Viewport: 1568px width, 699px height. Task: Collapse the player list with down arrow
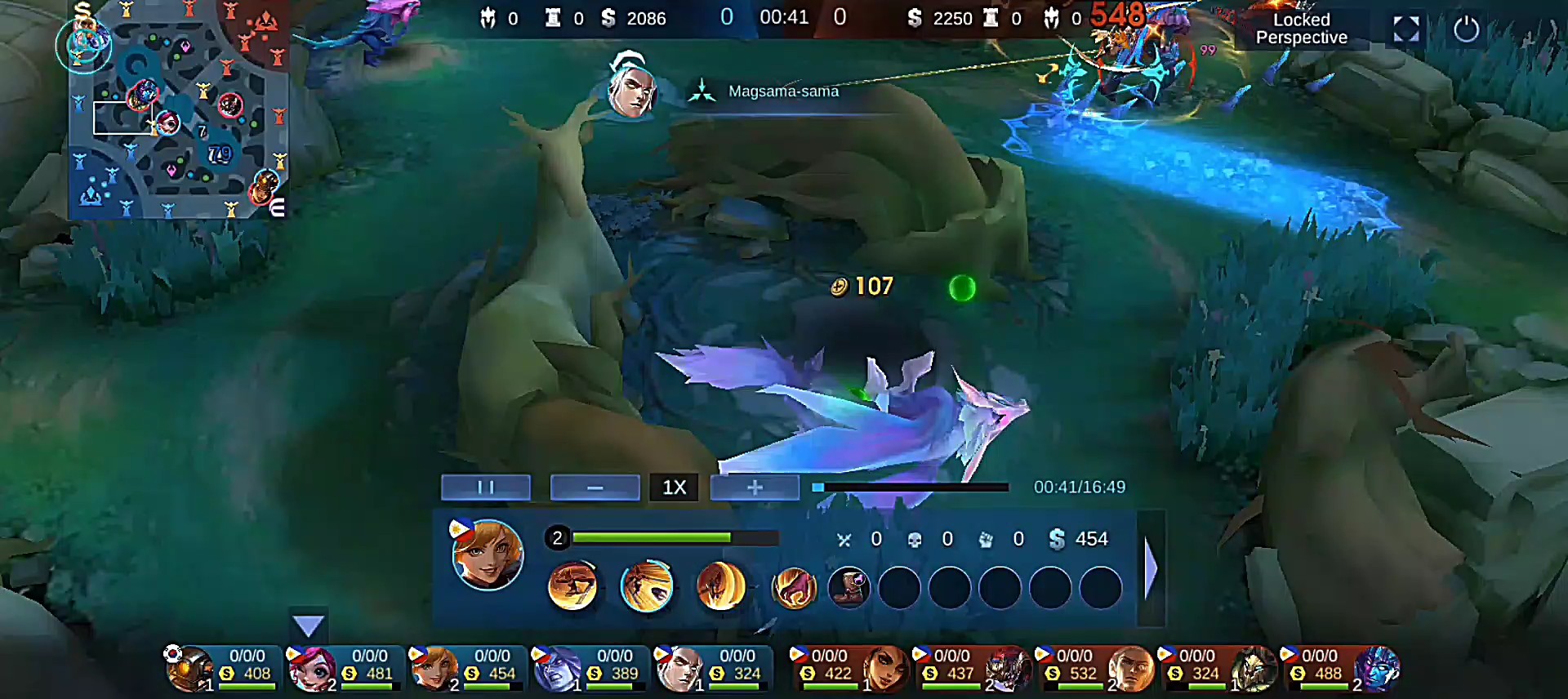[x=308, y=626]
